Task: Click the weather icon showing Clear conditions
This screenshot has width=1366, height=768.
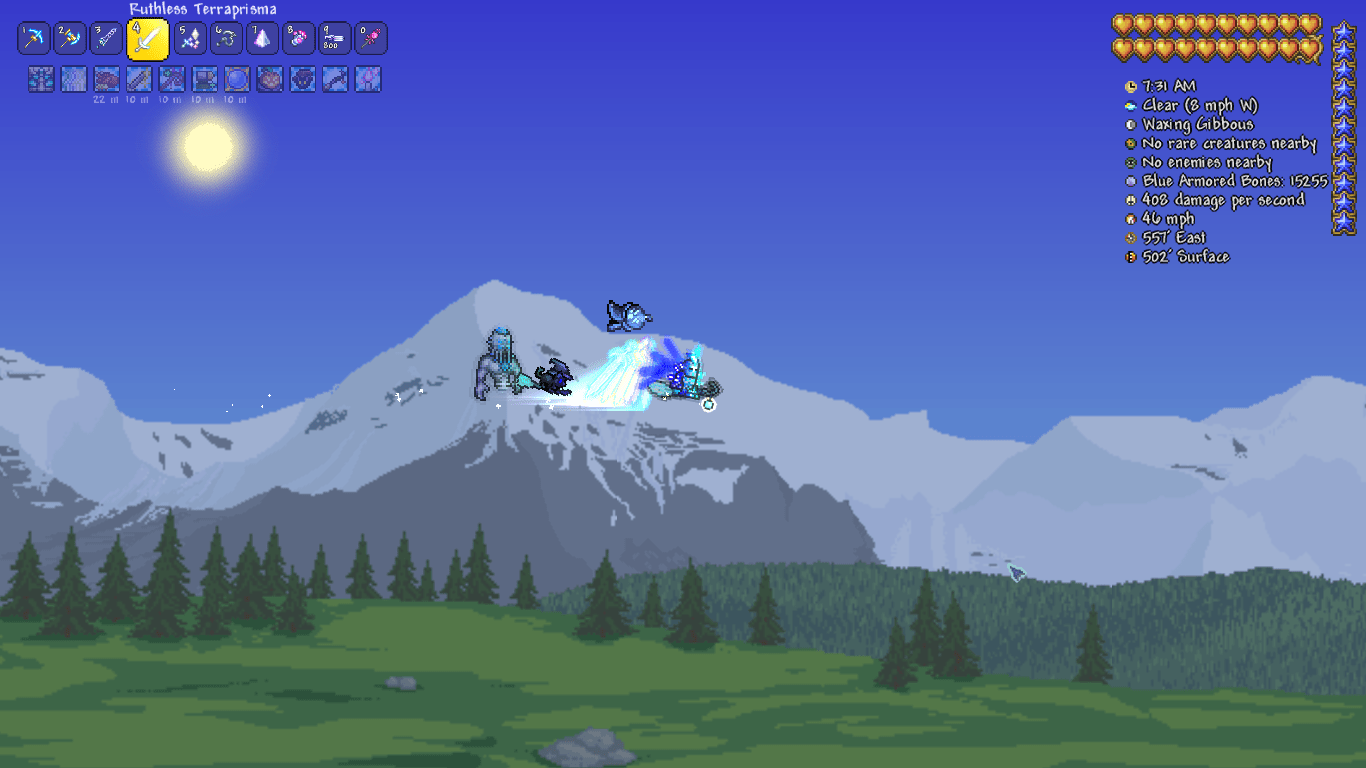Action: pos(1130,105)
